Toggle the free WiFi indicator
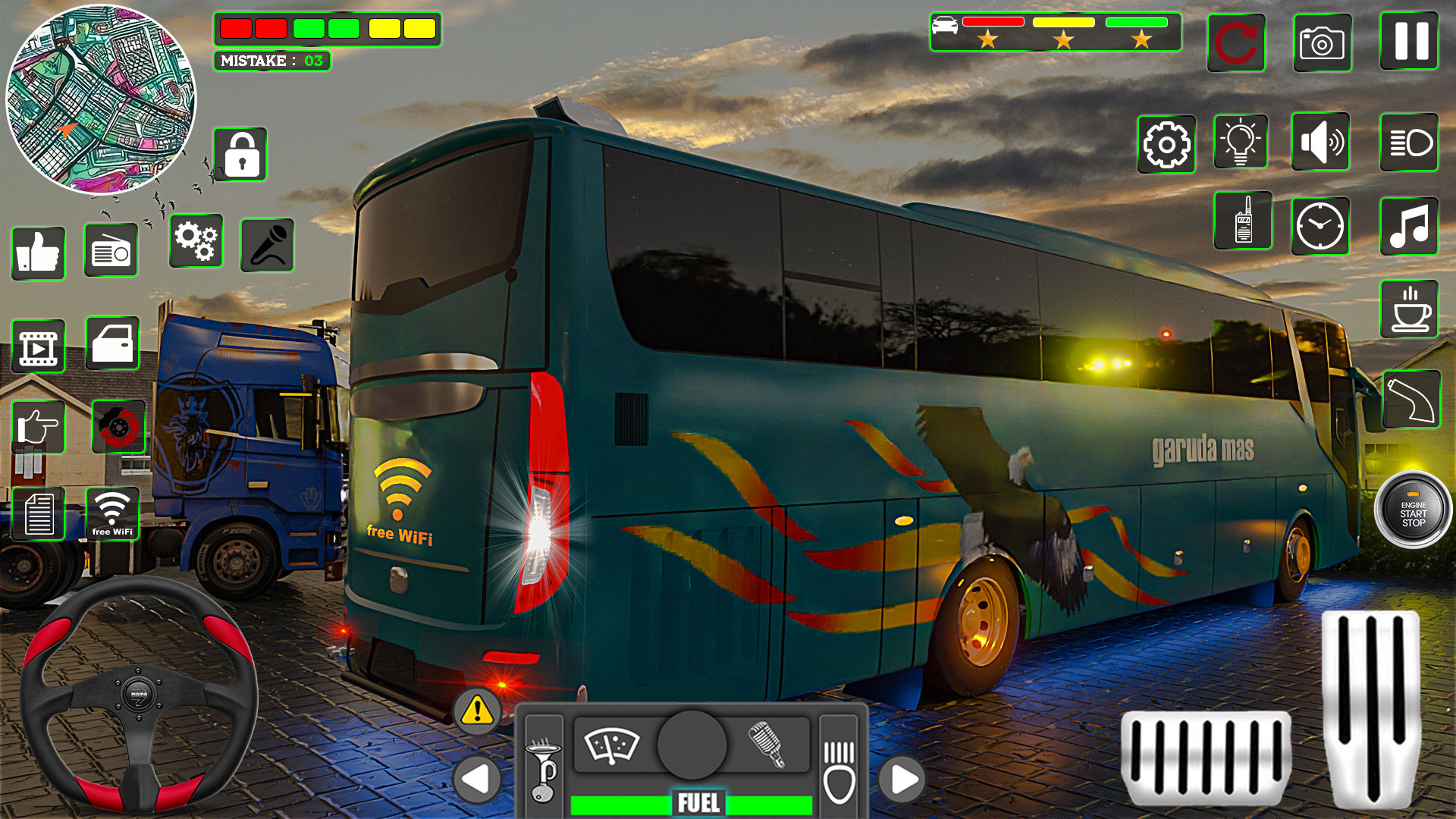This screenshot has width=1456, height=819. tap(112, 514)
